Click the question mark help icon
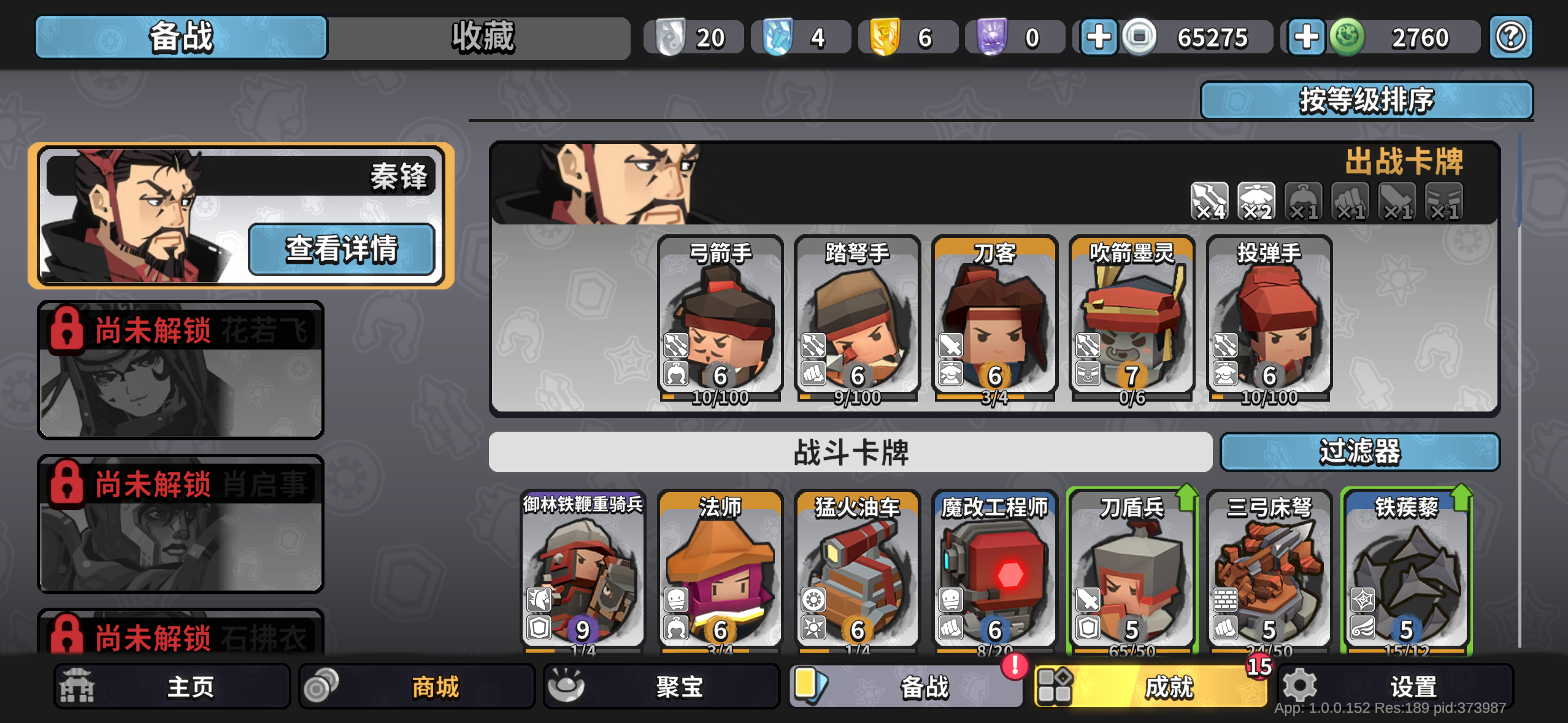This screenshot has width=1568, height=723. [1510, 36]
